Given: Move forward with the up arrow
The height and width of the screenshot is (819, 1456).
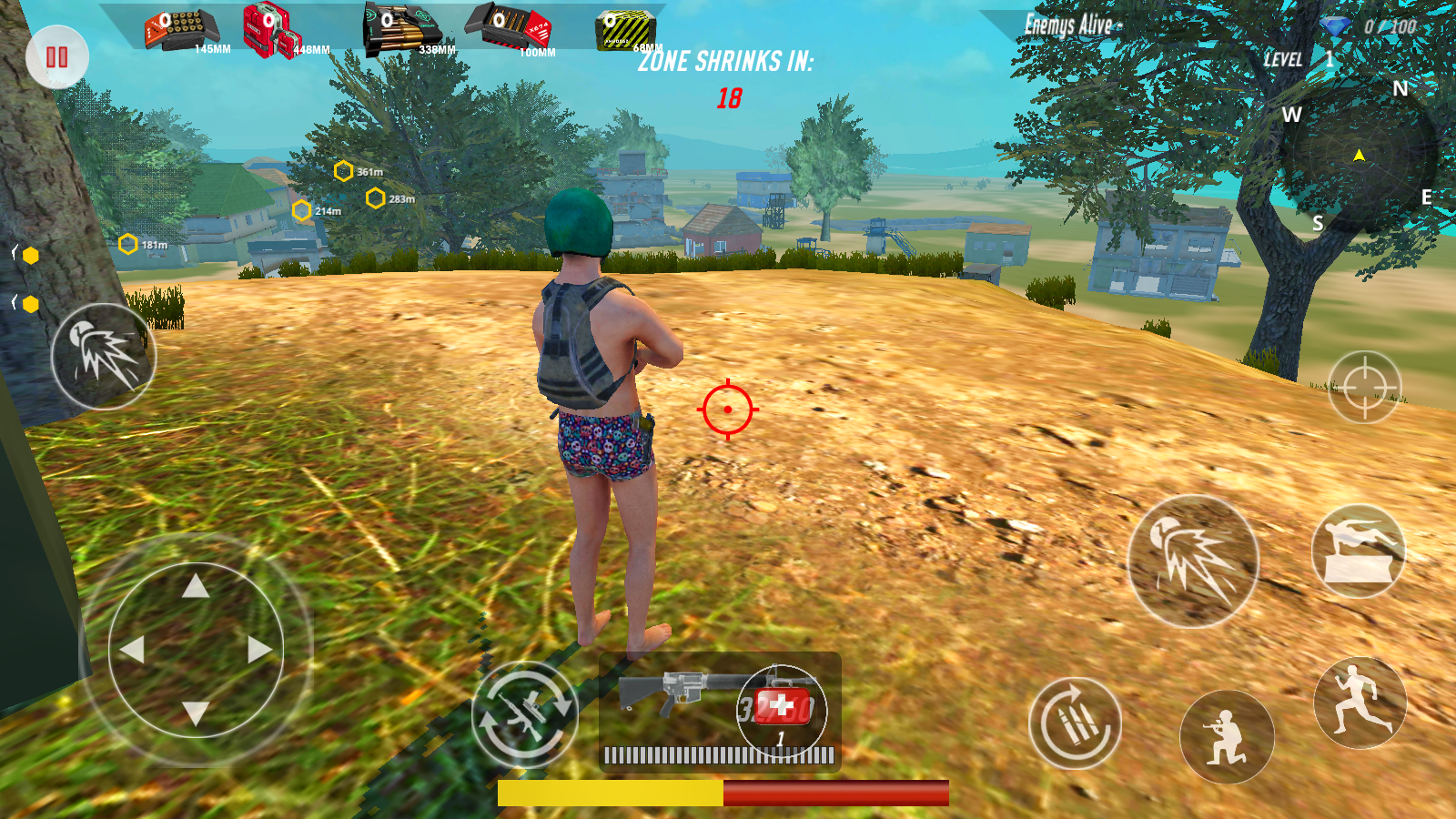Looking at the screenshot, I should click(196, 587).
